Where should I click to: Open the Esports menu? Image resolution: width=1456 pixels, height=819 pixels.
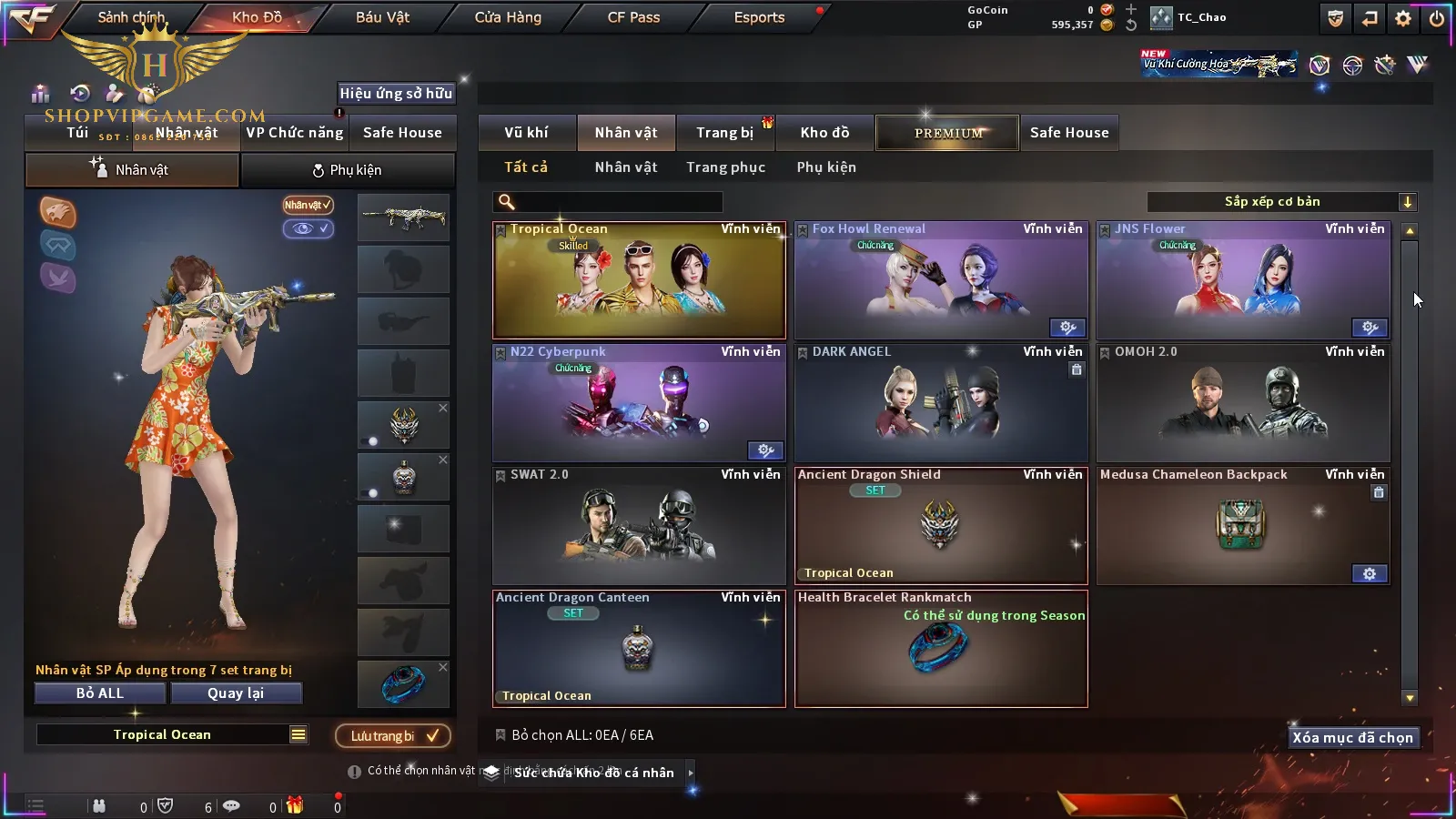click(x=759, y=17)
